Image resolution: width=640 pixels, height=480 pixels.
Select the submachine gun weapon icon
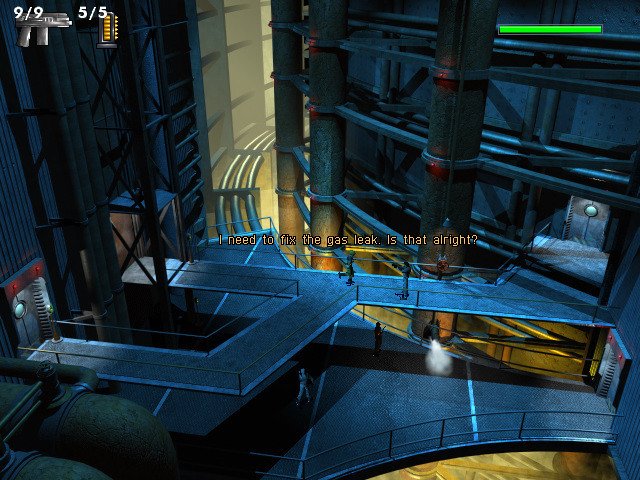pos(40,28)
